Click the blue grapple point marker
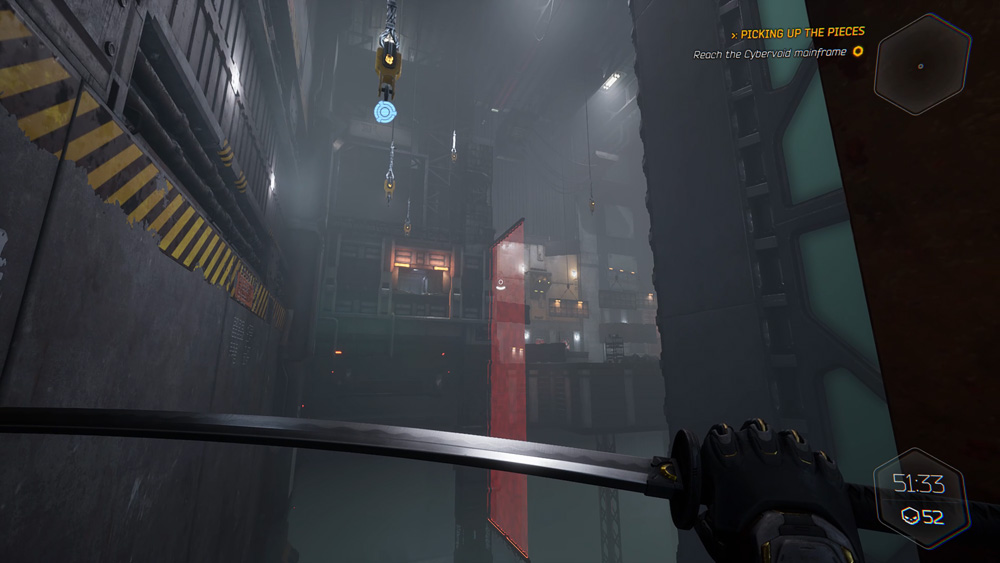1000x563 pixels. (x=386, y=111)
